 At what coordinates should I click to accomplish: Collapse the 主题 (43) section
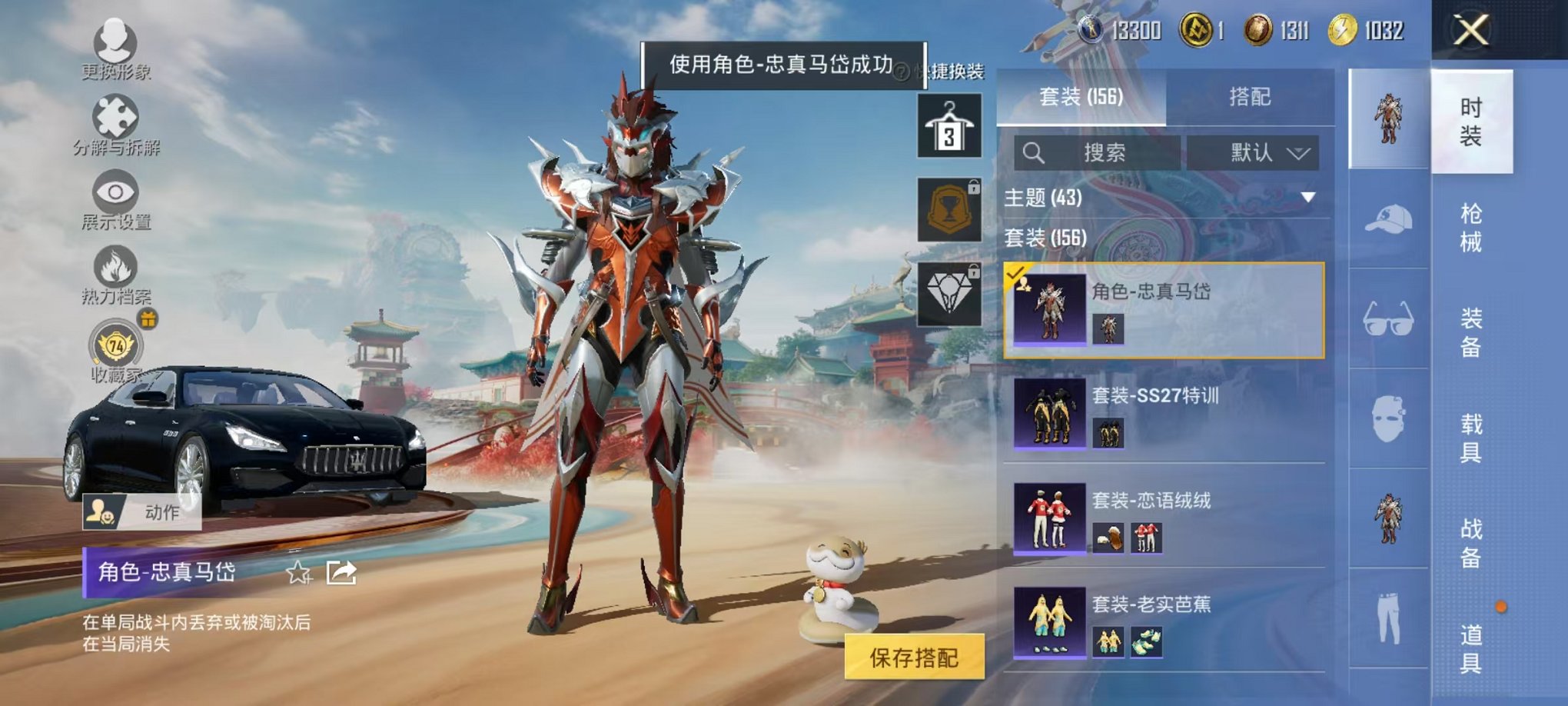click(1307, 197)
